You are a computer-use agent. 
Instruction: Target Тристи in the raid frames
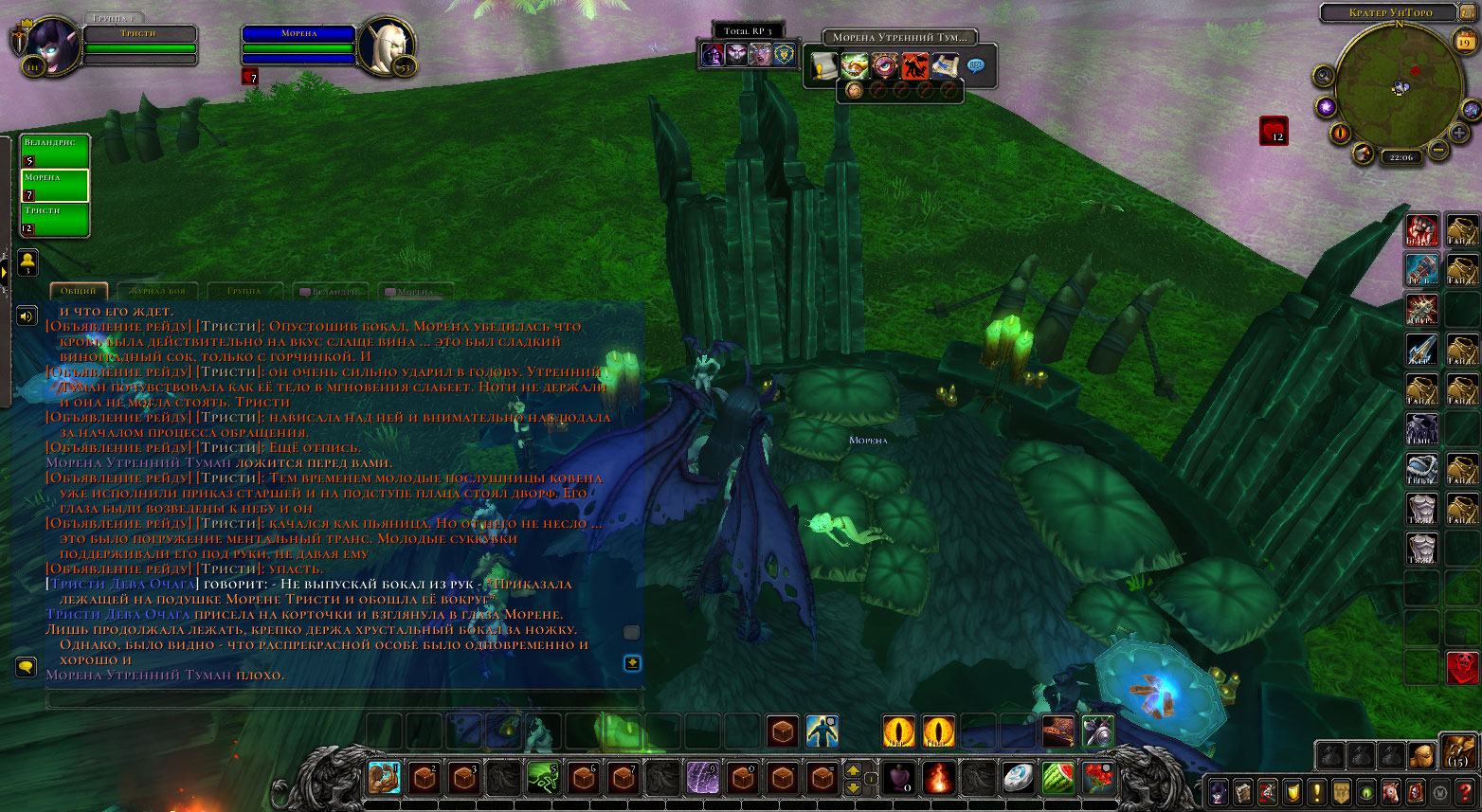[x=55, y=219]
